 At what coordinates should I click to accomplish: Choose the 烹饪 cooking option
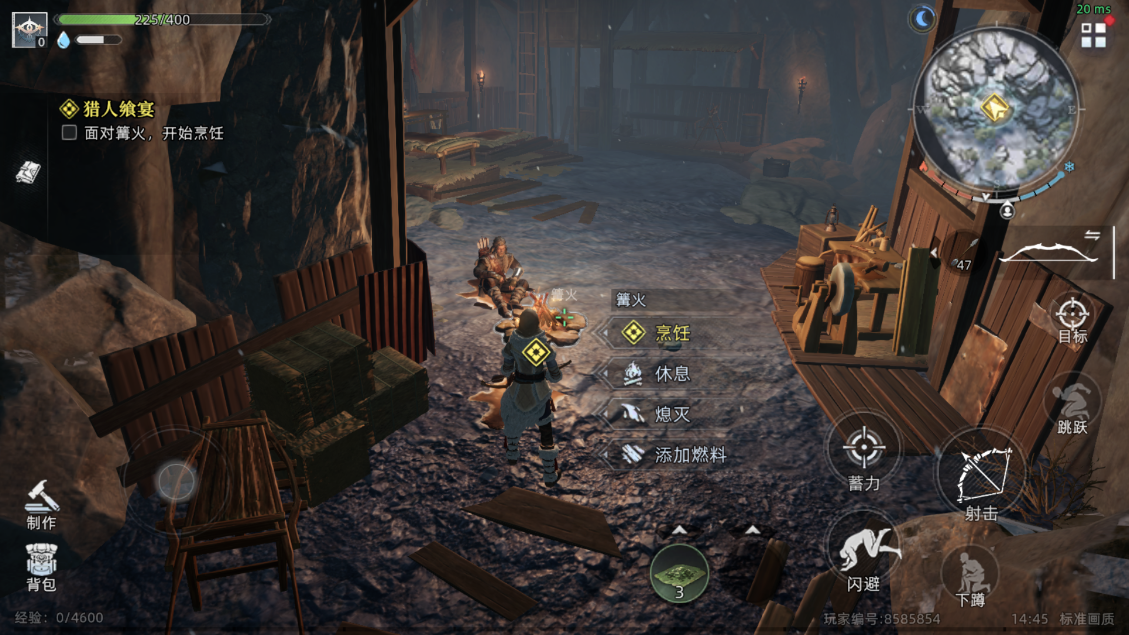click(660, 333)
